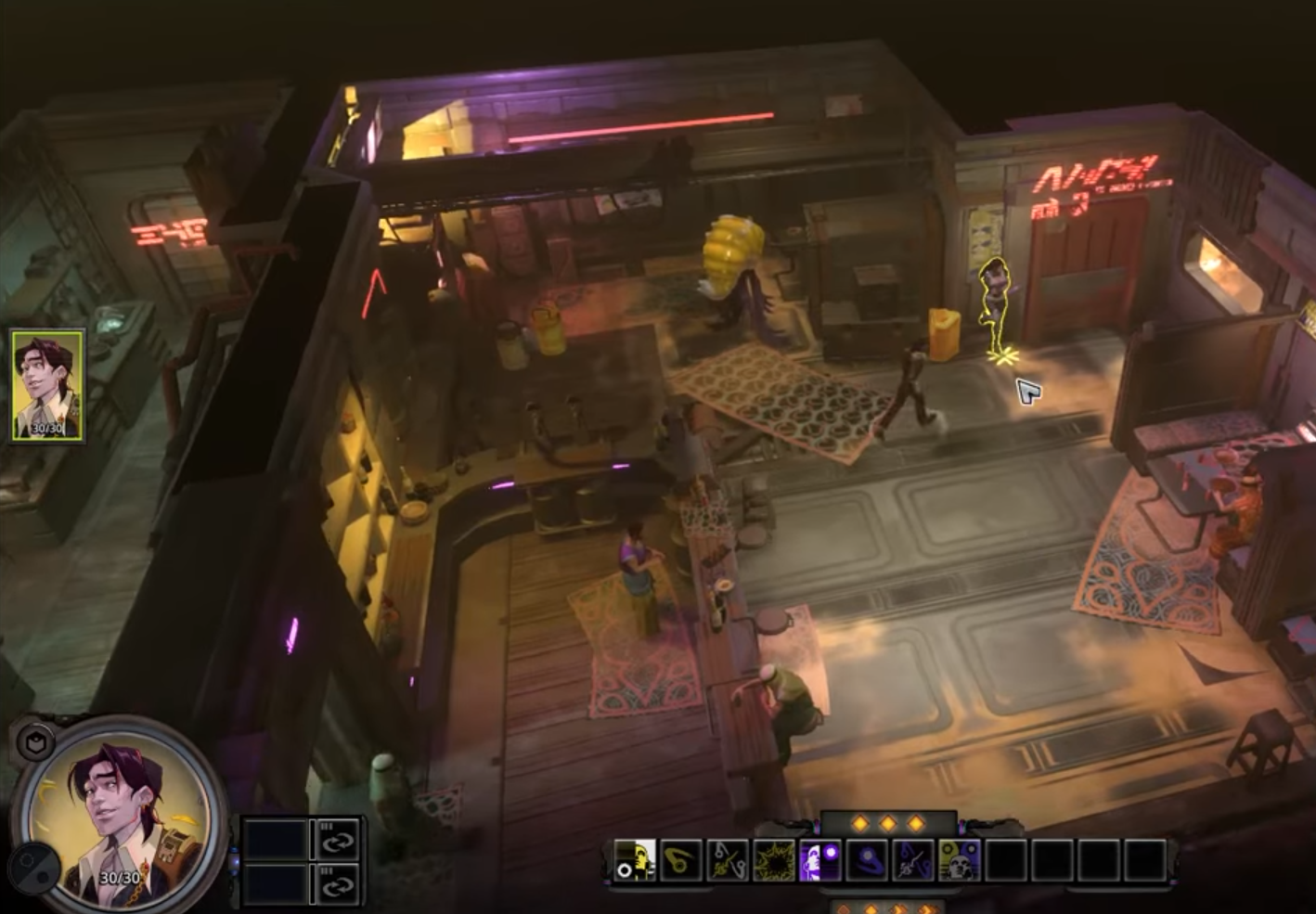This screenshot has height=914, width=1316.
Task: Click the orange diamond indicators above the hotbar
Action: click(x=889, y=823)
